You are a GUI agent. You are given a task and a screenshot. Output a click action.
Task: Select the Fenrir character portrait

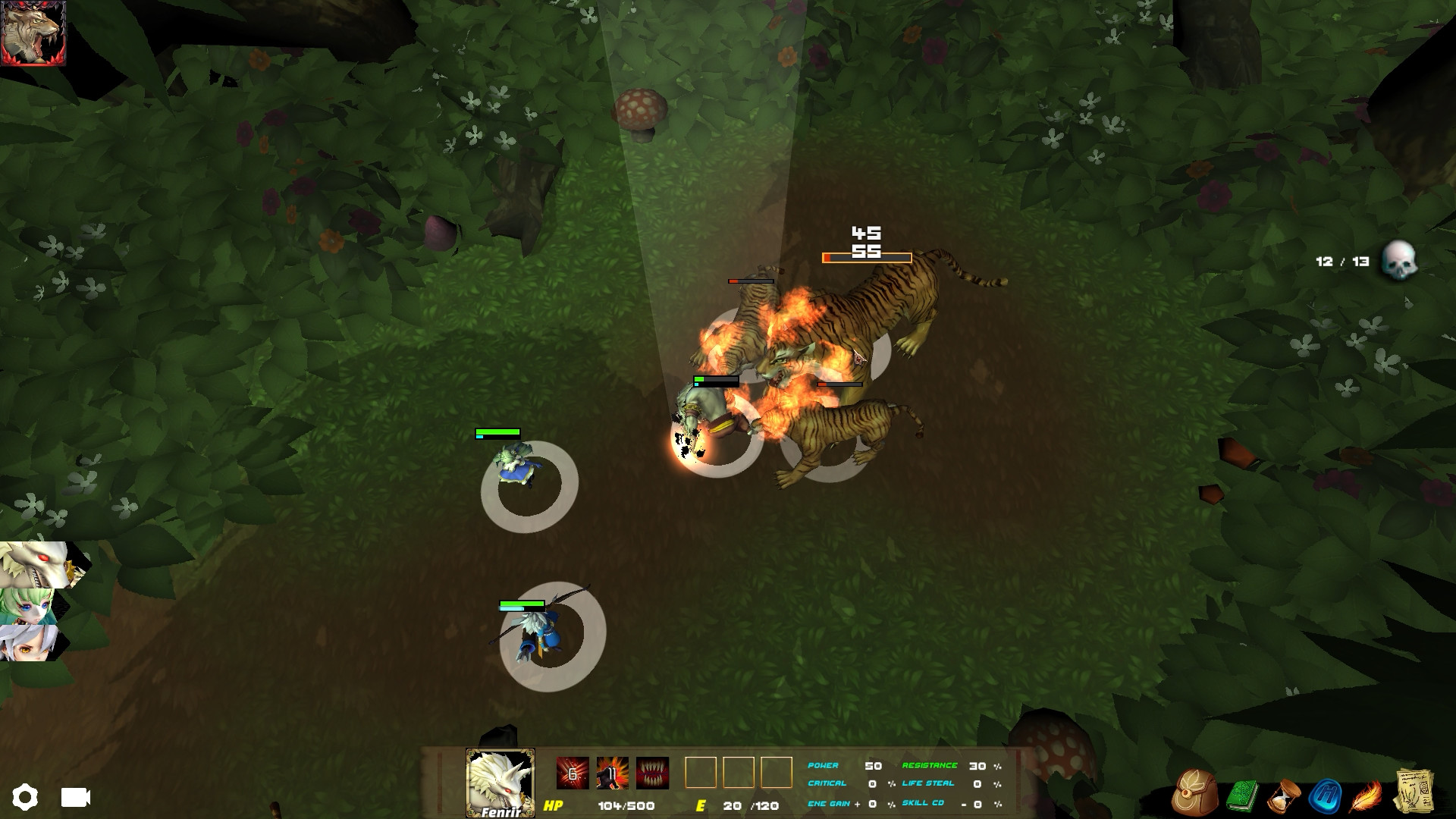[499, 781]
